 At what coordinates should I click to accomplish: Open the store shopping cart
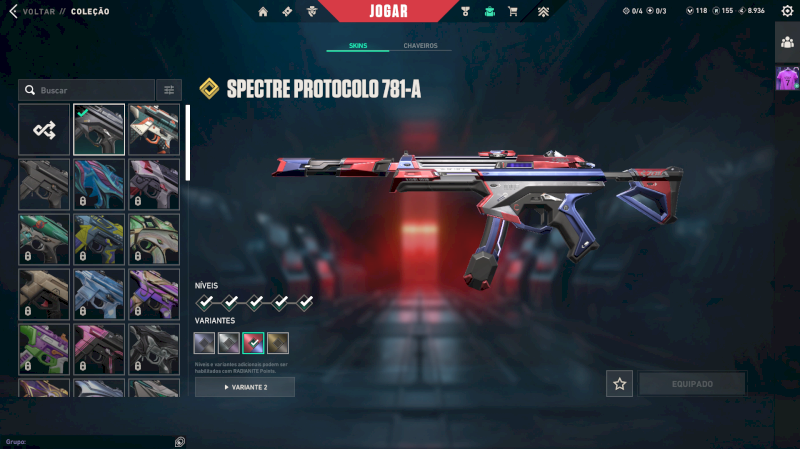(513, 12)
